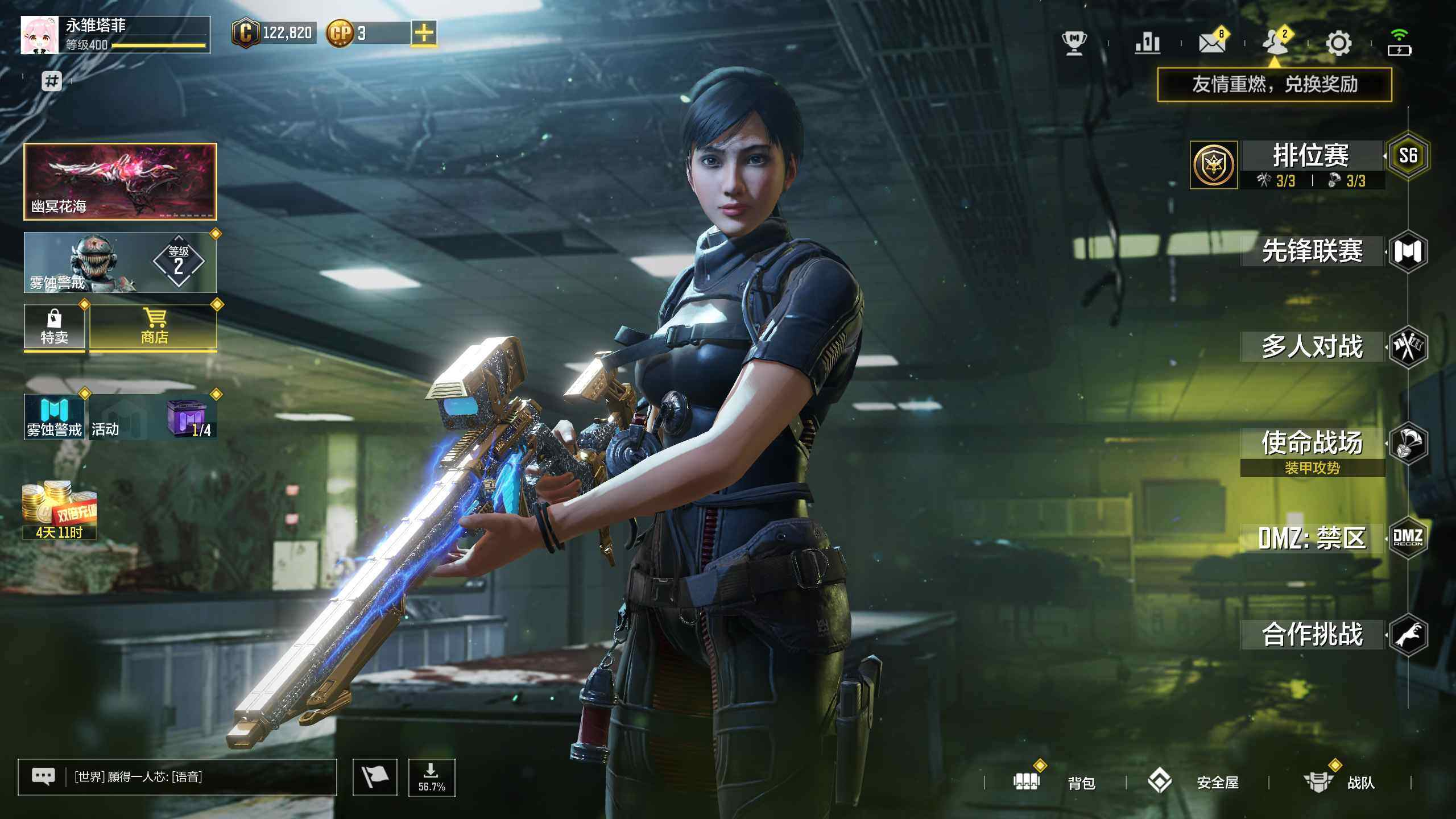Enter 使命战场 battle royale mode

(x=1312, y=444)
